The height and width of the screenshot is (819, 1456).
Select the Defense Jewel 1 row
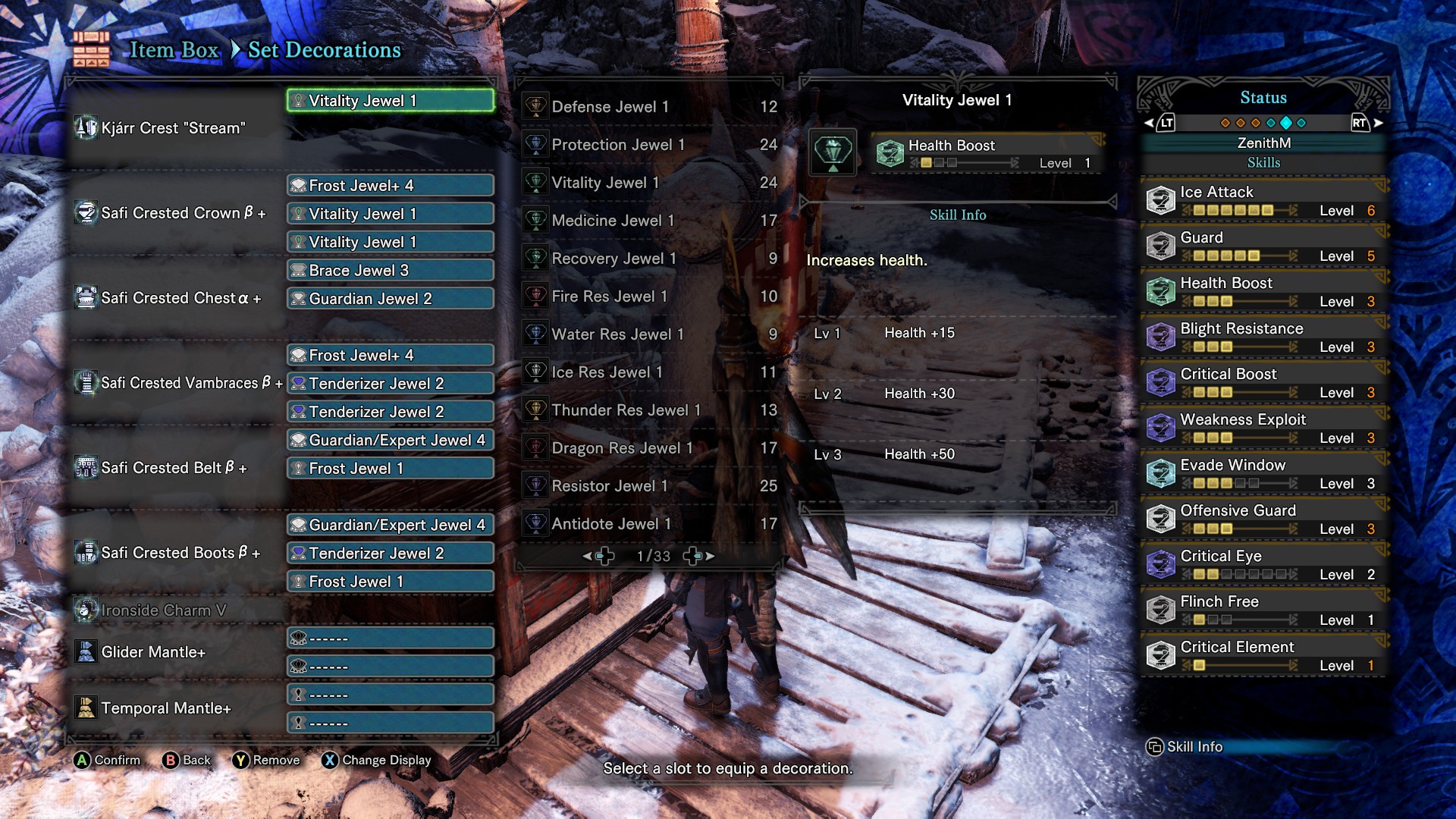point(649,107)
